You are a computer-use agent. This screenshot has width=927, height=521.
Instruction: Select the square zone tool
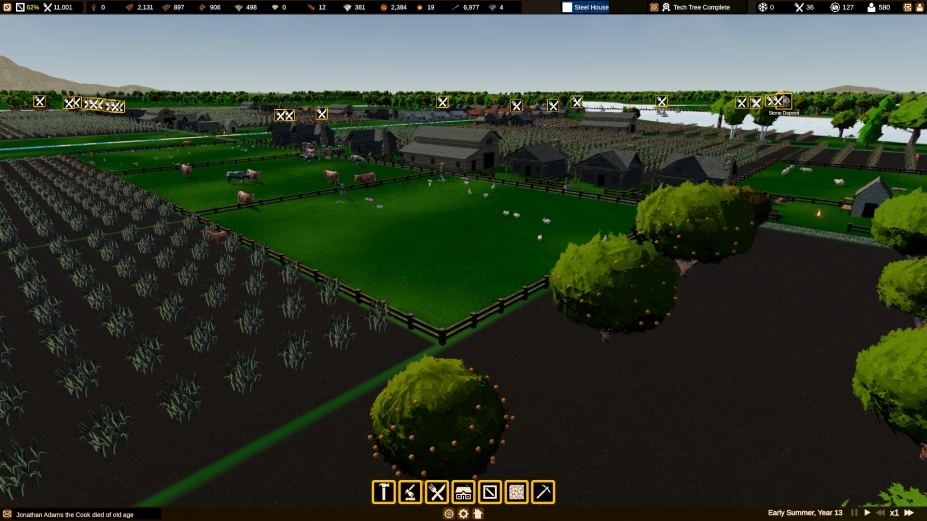[x=490, y=492]
